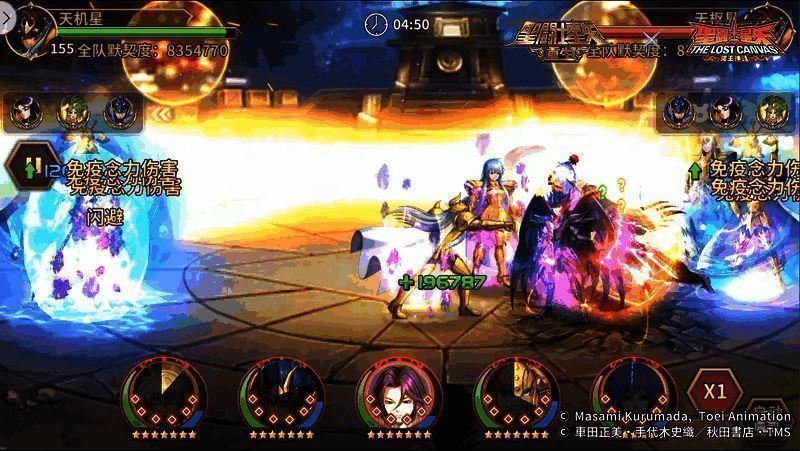Inspect the purple-haired portrait in the enemy team panel

pyautogui.click(x=727, y=112)
